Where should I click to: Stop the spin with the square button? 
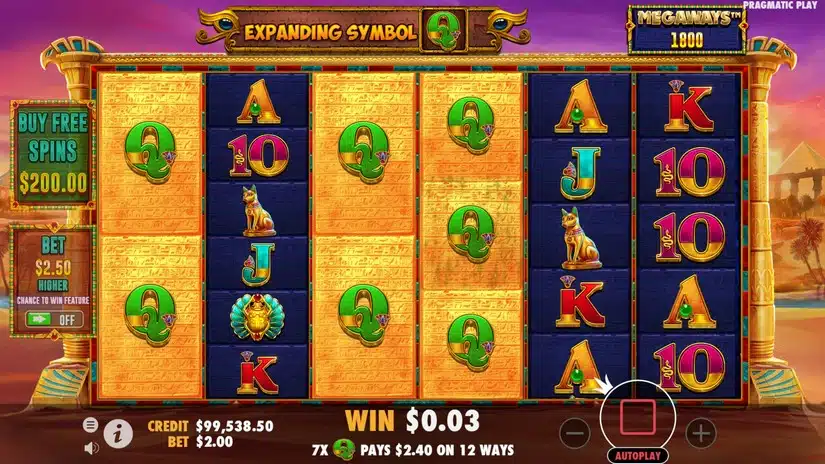tap(637, 412)
